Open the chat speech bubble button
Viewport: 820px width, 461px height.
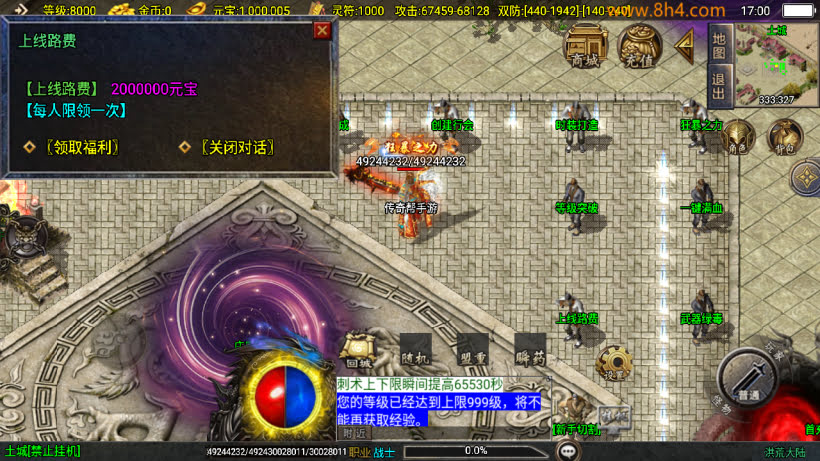coord(568,451)
